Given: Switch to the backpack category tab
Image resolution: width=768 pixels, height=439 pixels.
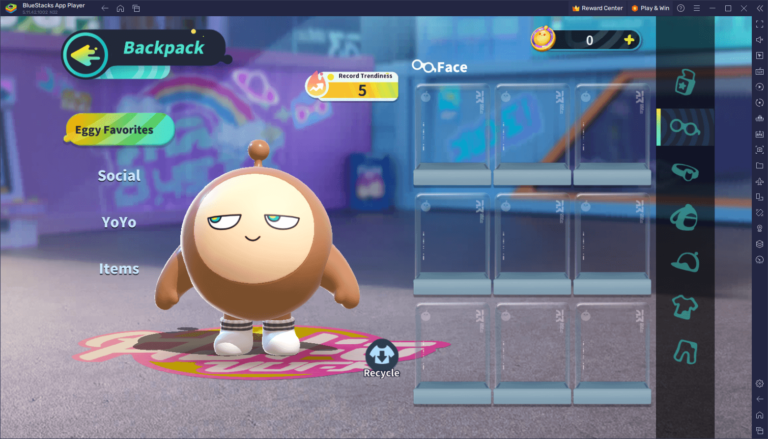Looking at the screenshot, I should tap(685, 215).
